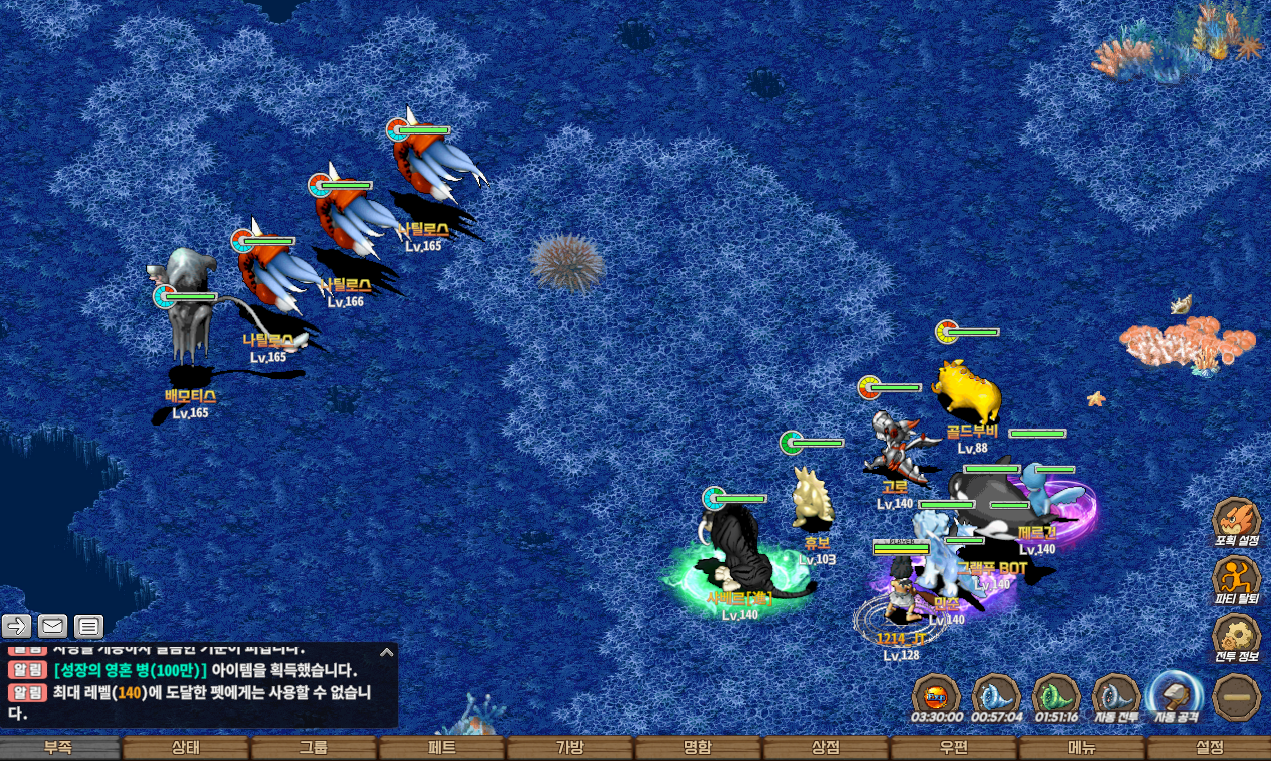Open the 상태 (Status) menu

pos(186,748)
